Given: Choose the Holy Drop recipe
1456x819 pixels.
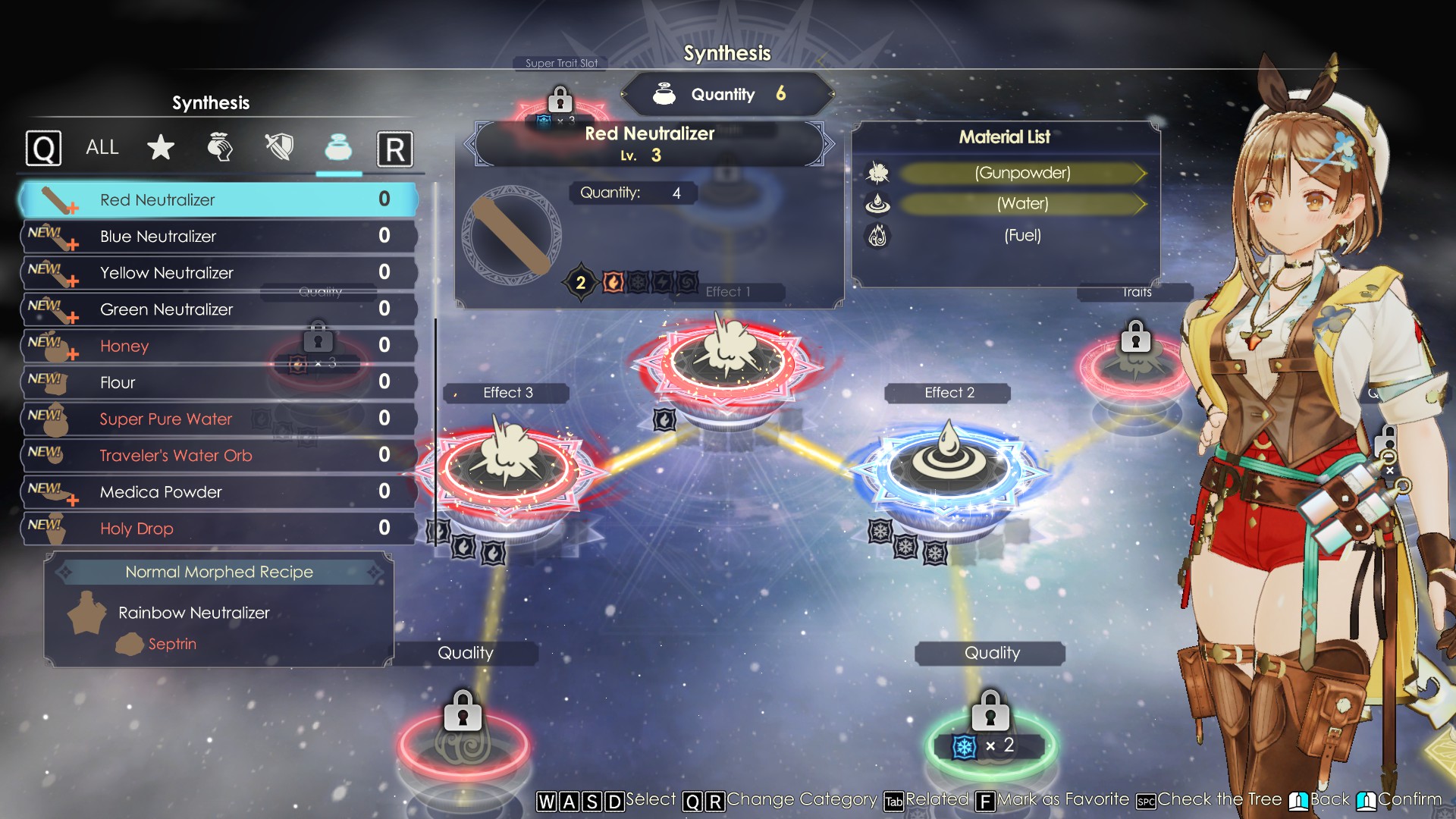Looking at the screenshot, I should point(218,529).
